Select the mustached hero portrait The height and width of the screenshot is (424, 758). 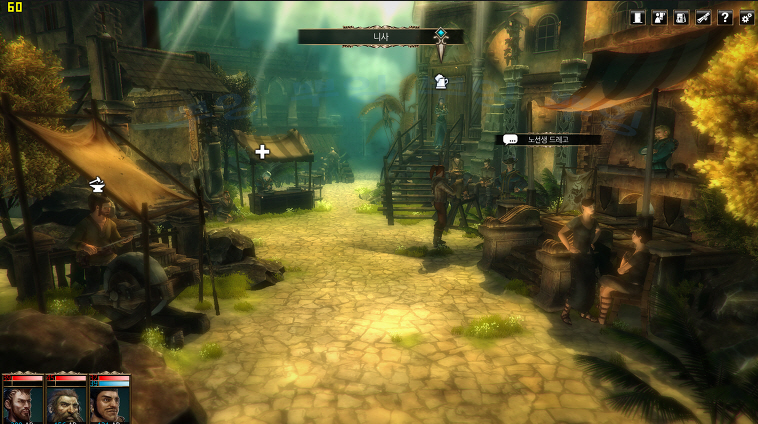pyautogui.click(x=110, y=401)
